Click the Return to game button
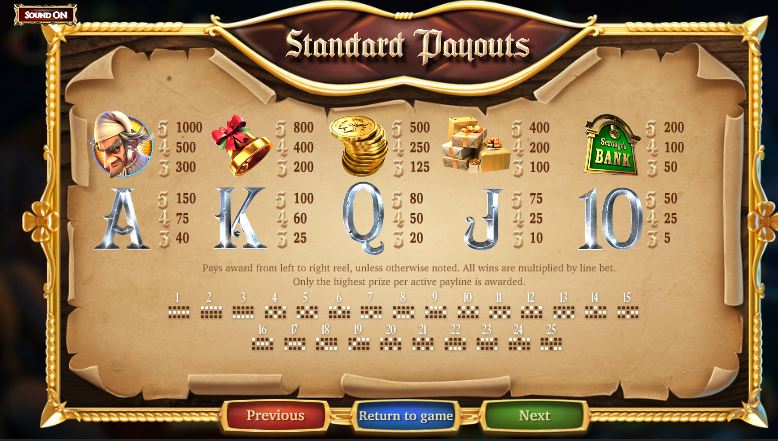Viewport: 778px width, 441px height. pos(405,415)
